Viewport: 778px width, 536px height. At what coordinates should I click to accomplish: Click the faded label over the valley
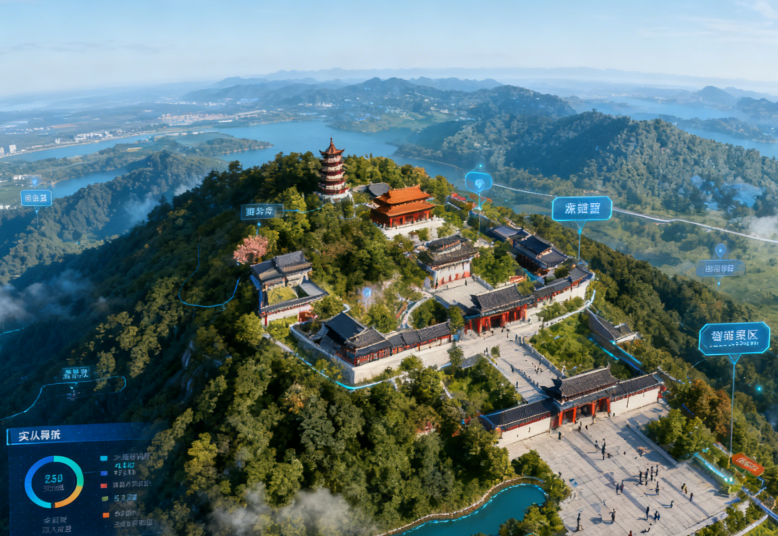click(x=719, y=268)
